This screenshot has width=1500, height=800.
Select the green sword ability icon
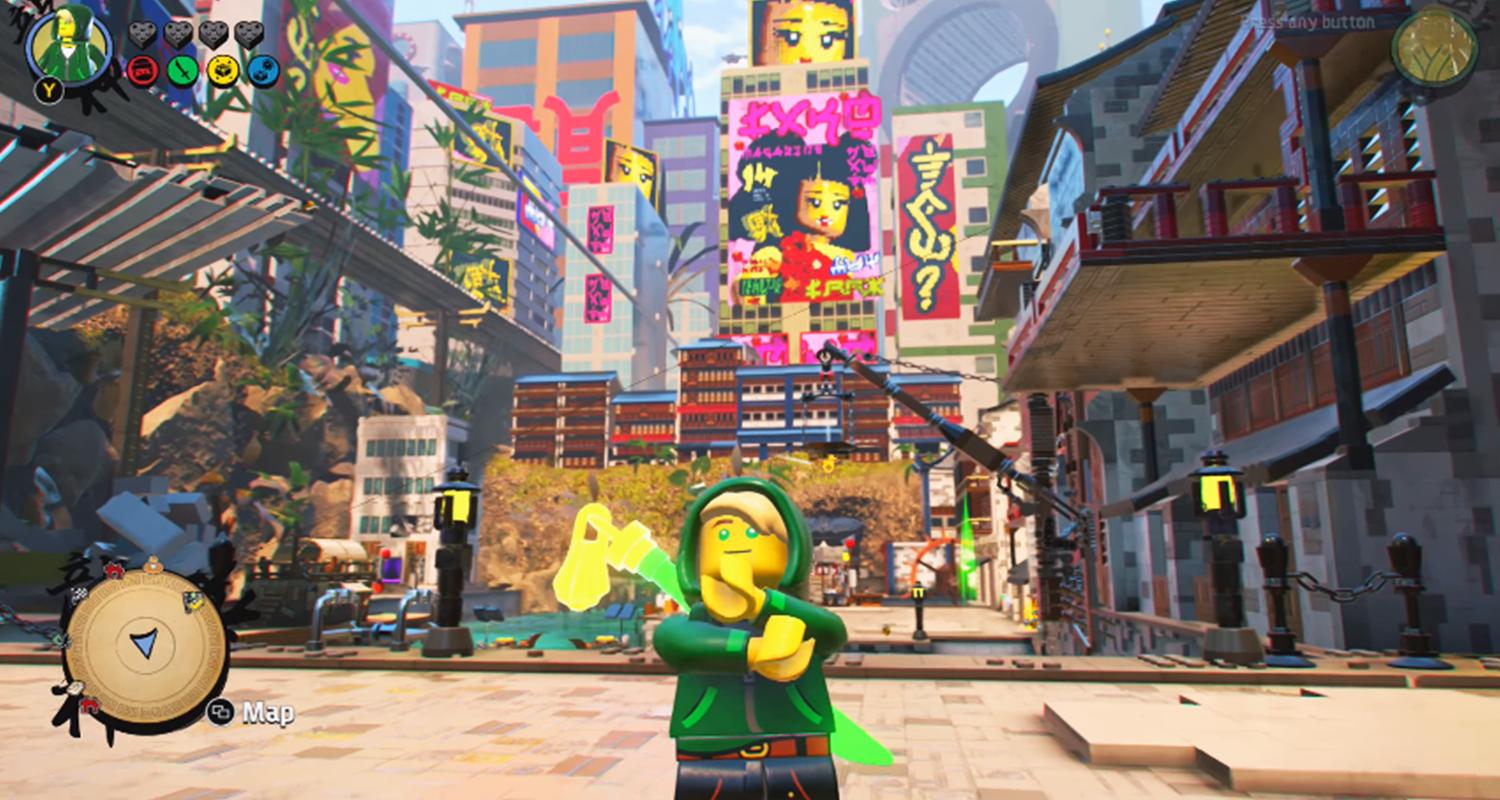tap(181, 71)
